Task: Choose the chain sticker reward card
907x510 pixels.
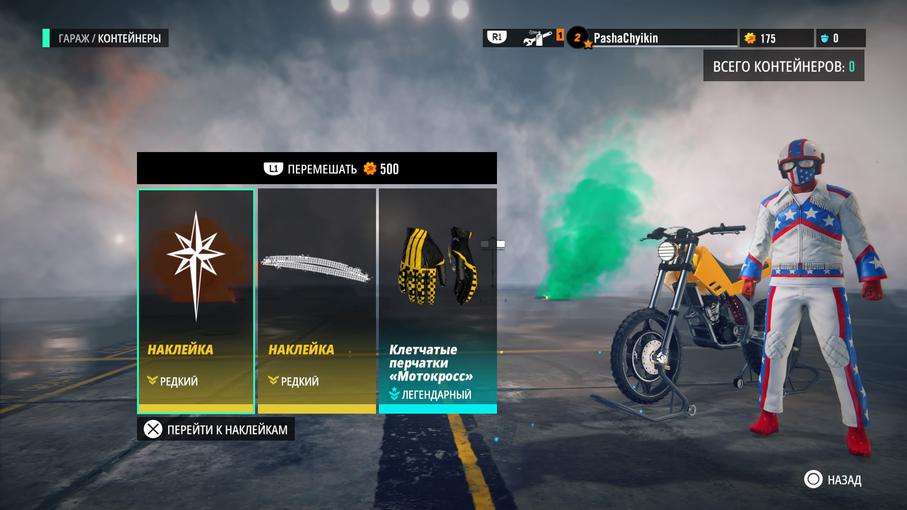Action: [x=317, y=300]
